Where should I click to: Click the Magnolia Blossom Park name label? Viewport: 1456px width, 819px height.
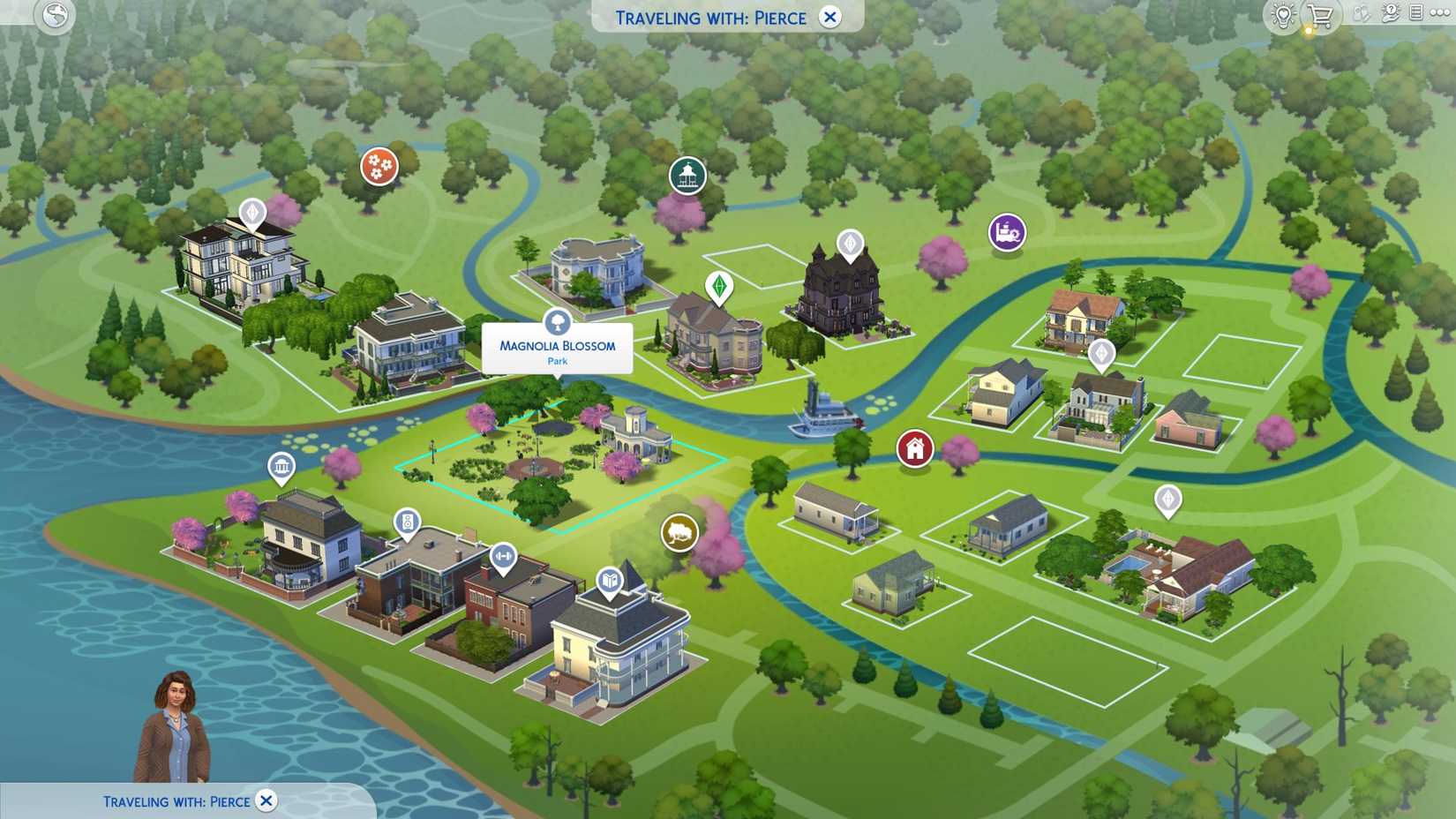click(x=558, y=347)
